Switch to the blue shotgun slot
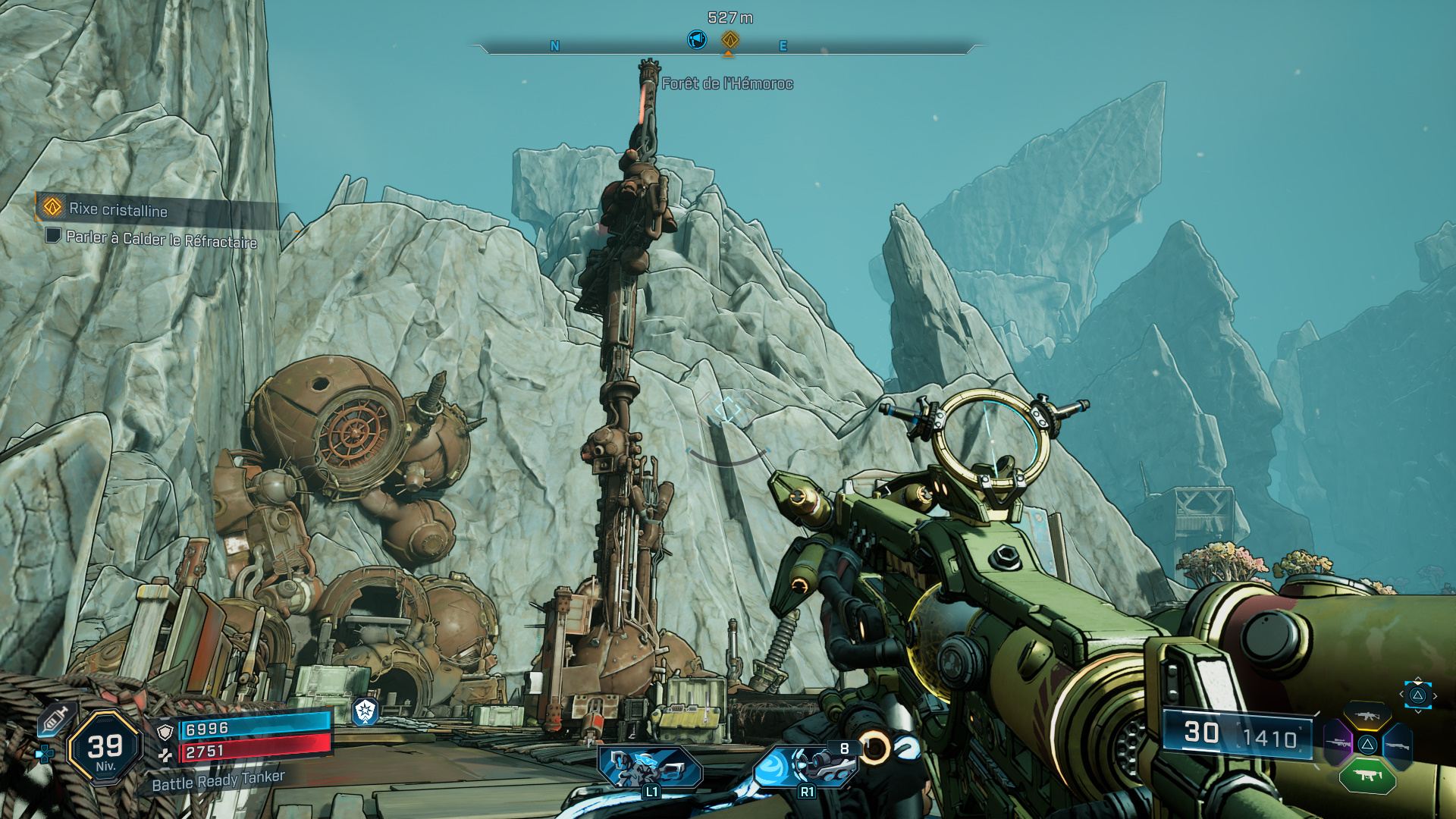The image size is (1456, 819). tap(1397, 746)
